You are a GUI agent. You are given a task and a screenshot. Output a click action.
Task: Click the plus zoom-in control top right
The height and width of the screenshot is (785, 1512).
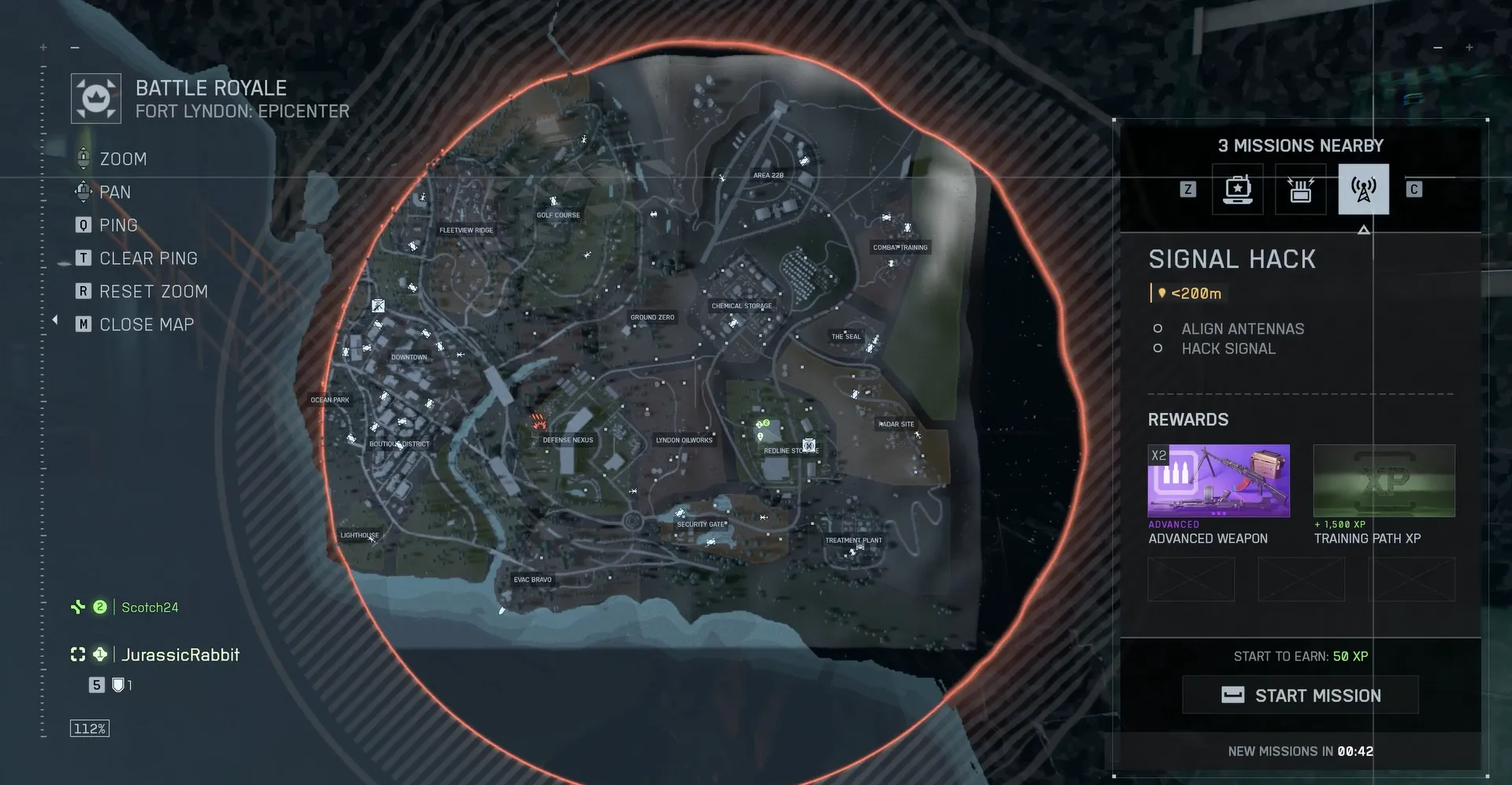coord(1469,47)
